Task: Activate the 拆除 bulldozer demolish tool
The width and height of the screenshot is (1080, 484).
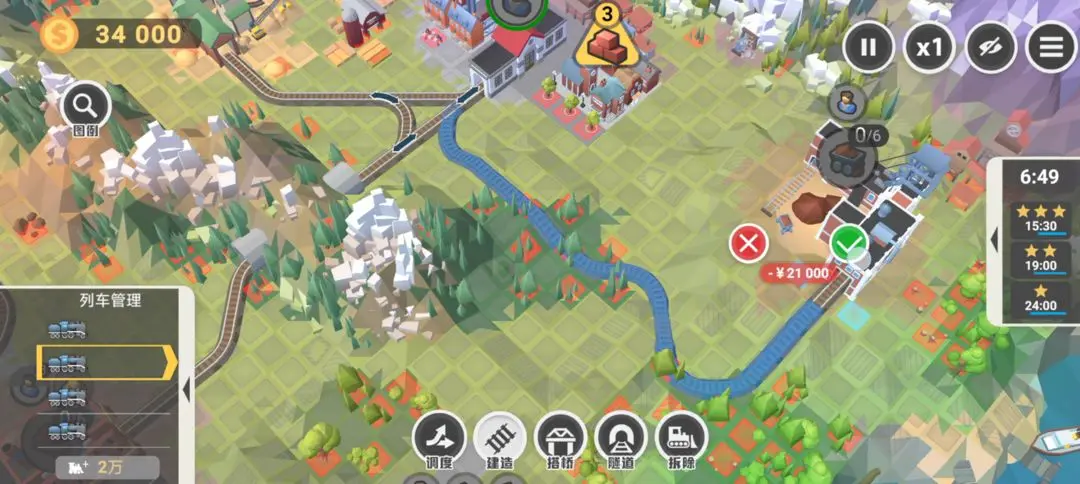Action: pos(681,439)
